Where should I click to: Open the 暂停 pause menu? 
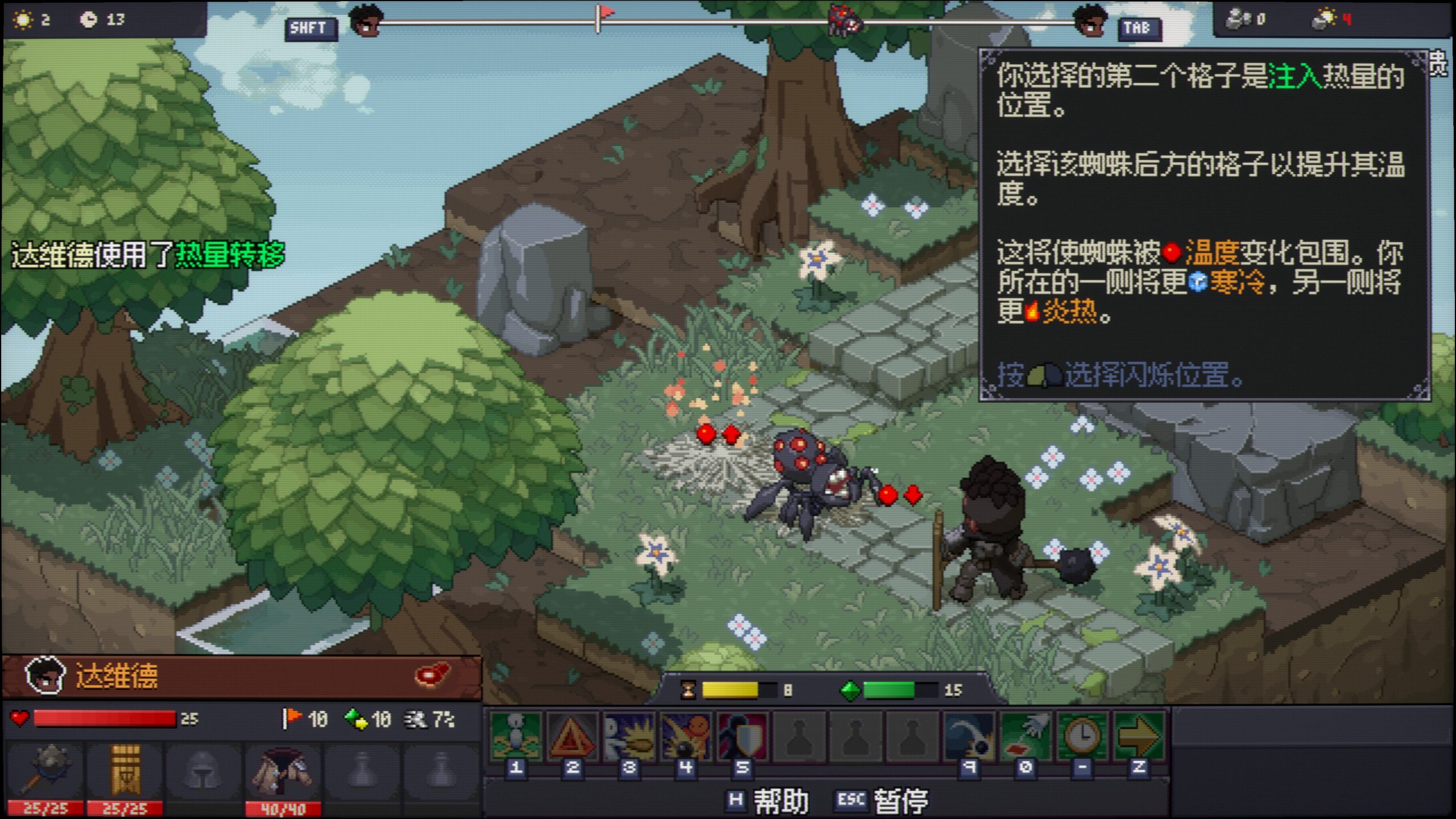point(883,801)
